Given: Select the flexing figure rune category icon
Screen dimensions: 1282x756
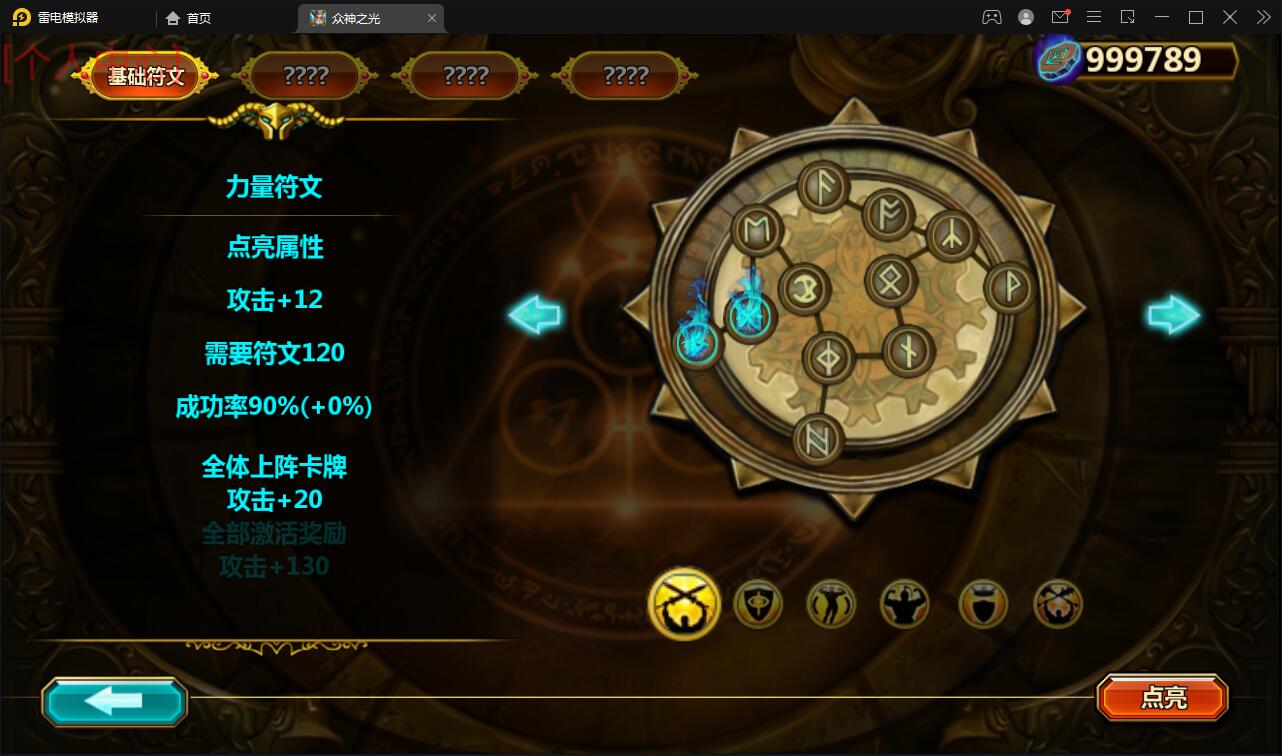Looking at the screenshot, I should click(x=831, y=604).
